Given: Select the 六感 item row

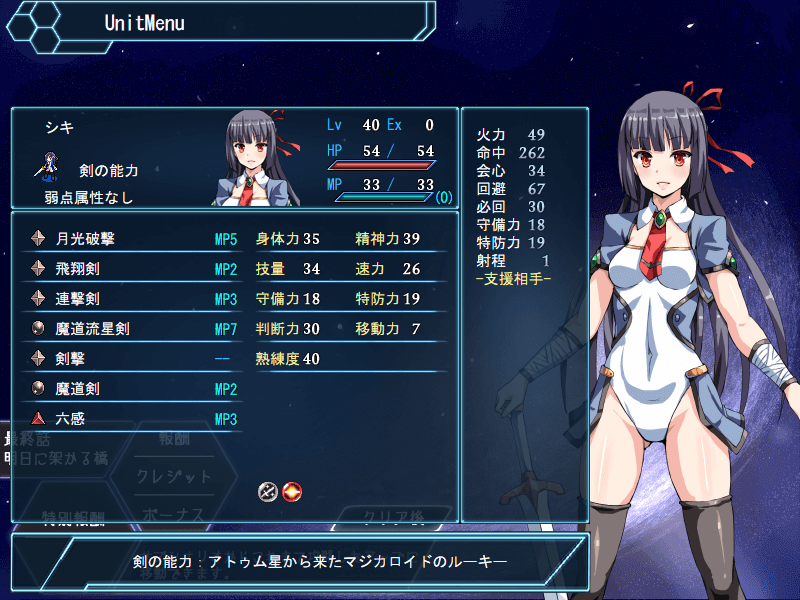Looking at the screenshot, I should pyautogui.click(x=130, y=419).
